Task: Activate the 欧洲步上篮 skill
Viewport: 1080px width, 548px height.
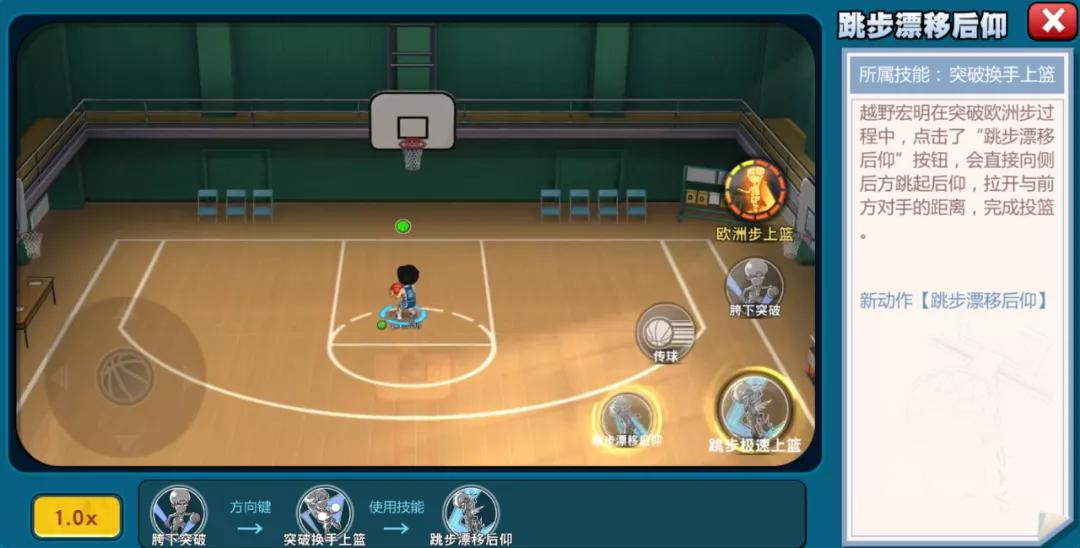Action: [x=754, y=193]
